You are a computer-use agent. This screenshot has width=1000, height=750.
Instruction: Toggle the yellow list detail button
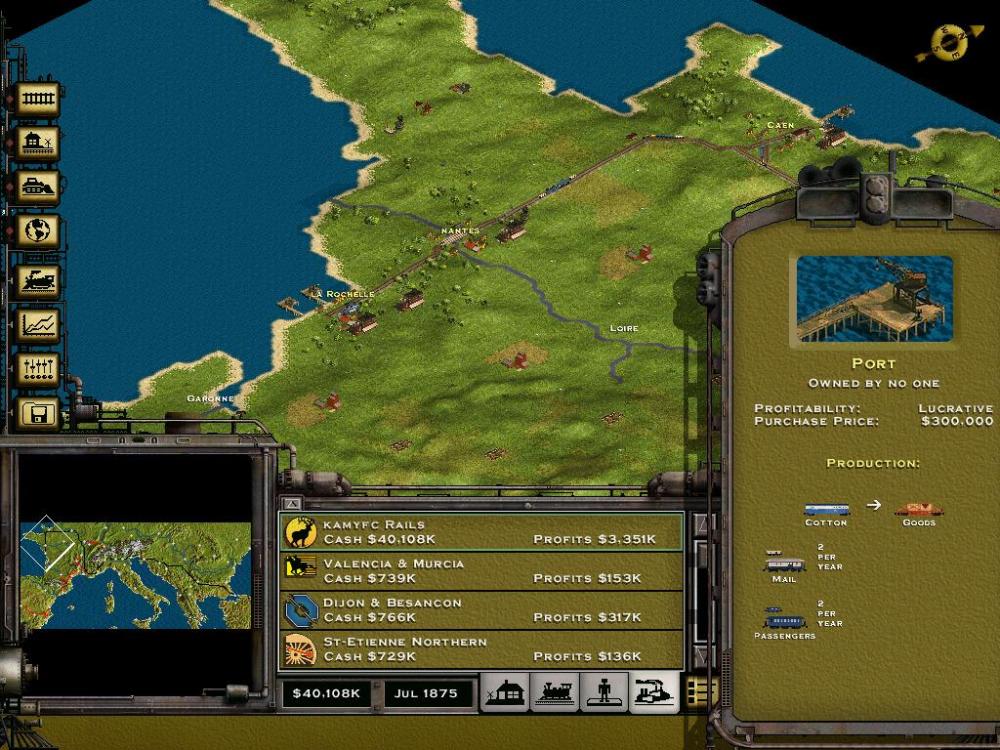(700, 691)
